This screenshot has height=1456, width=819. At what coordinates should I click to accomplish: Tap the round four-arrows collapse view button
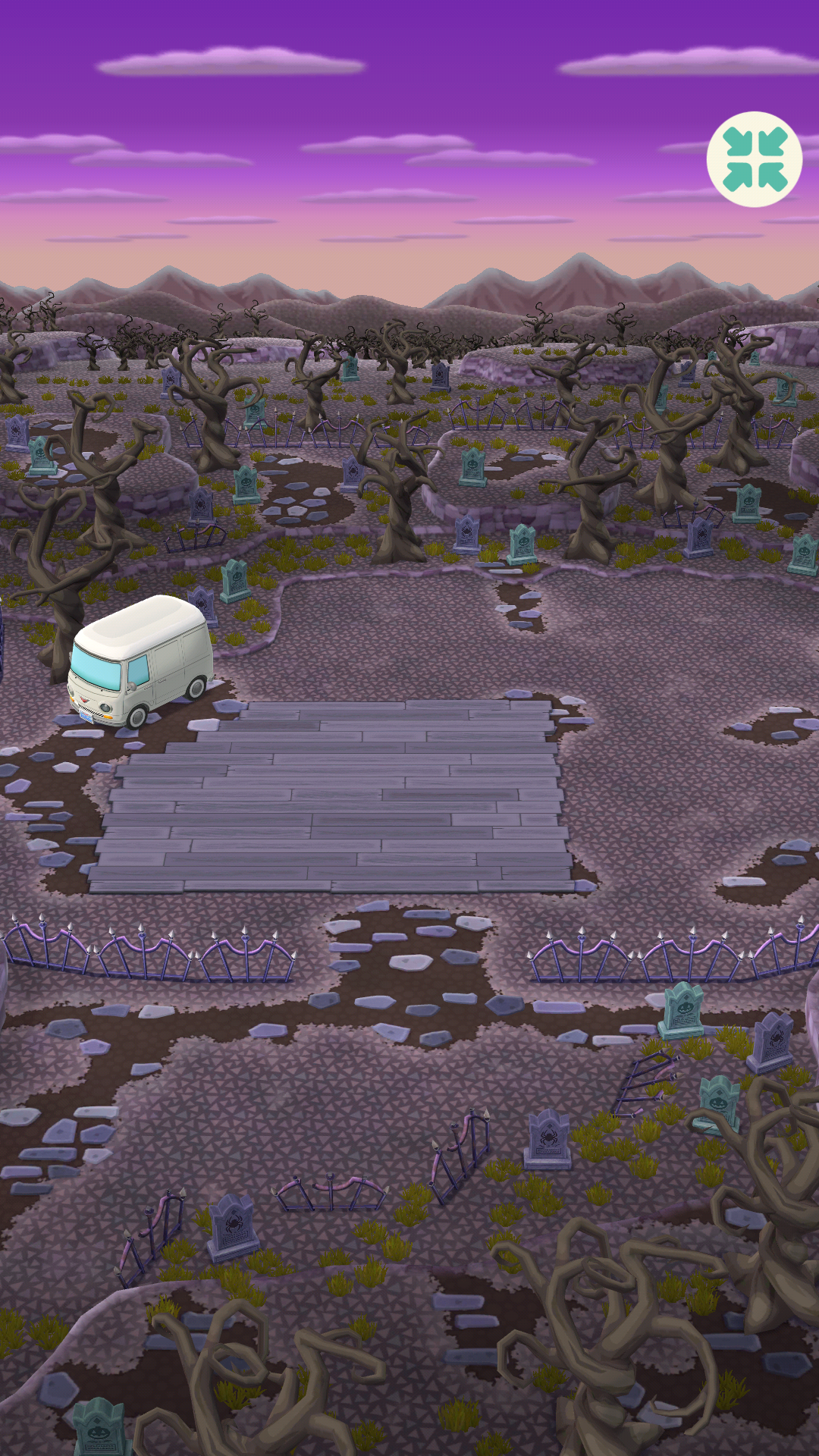pyautogui.click(x=755, y=159)
